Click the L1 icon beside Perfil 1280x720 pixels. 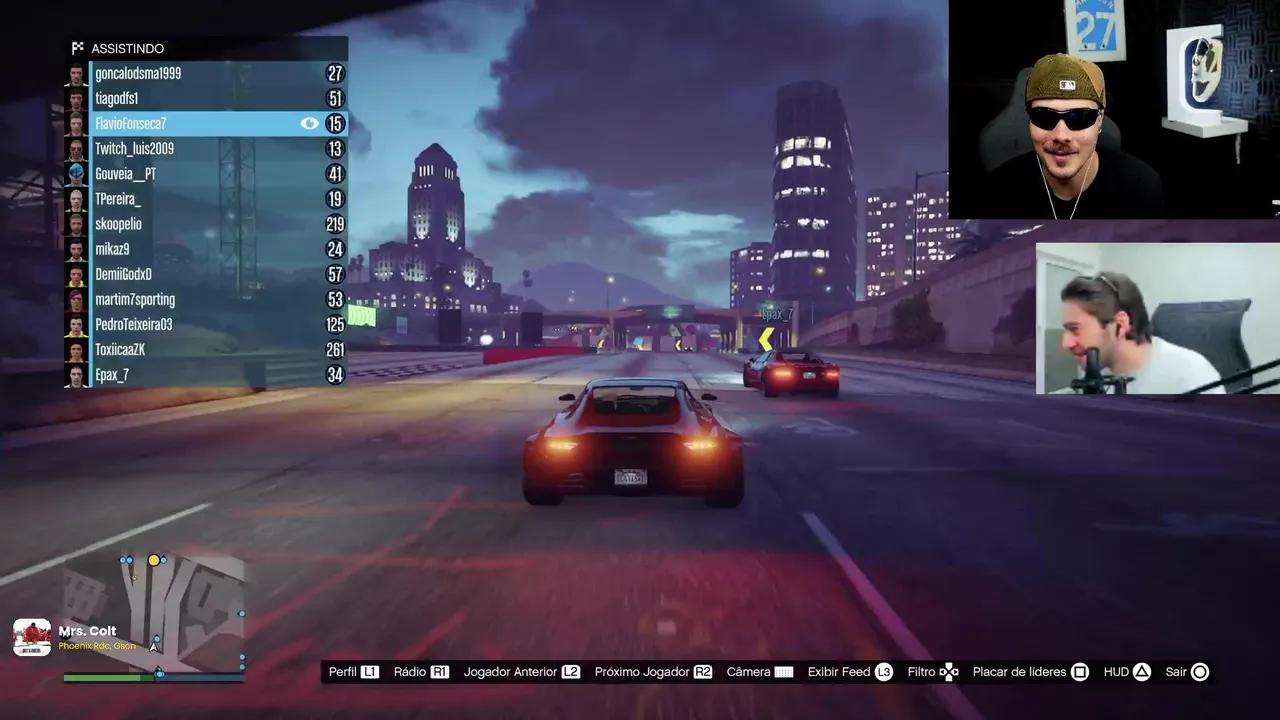(x=370, y=671)
